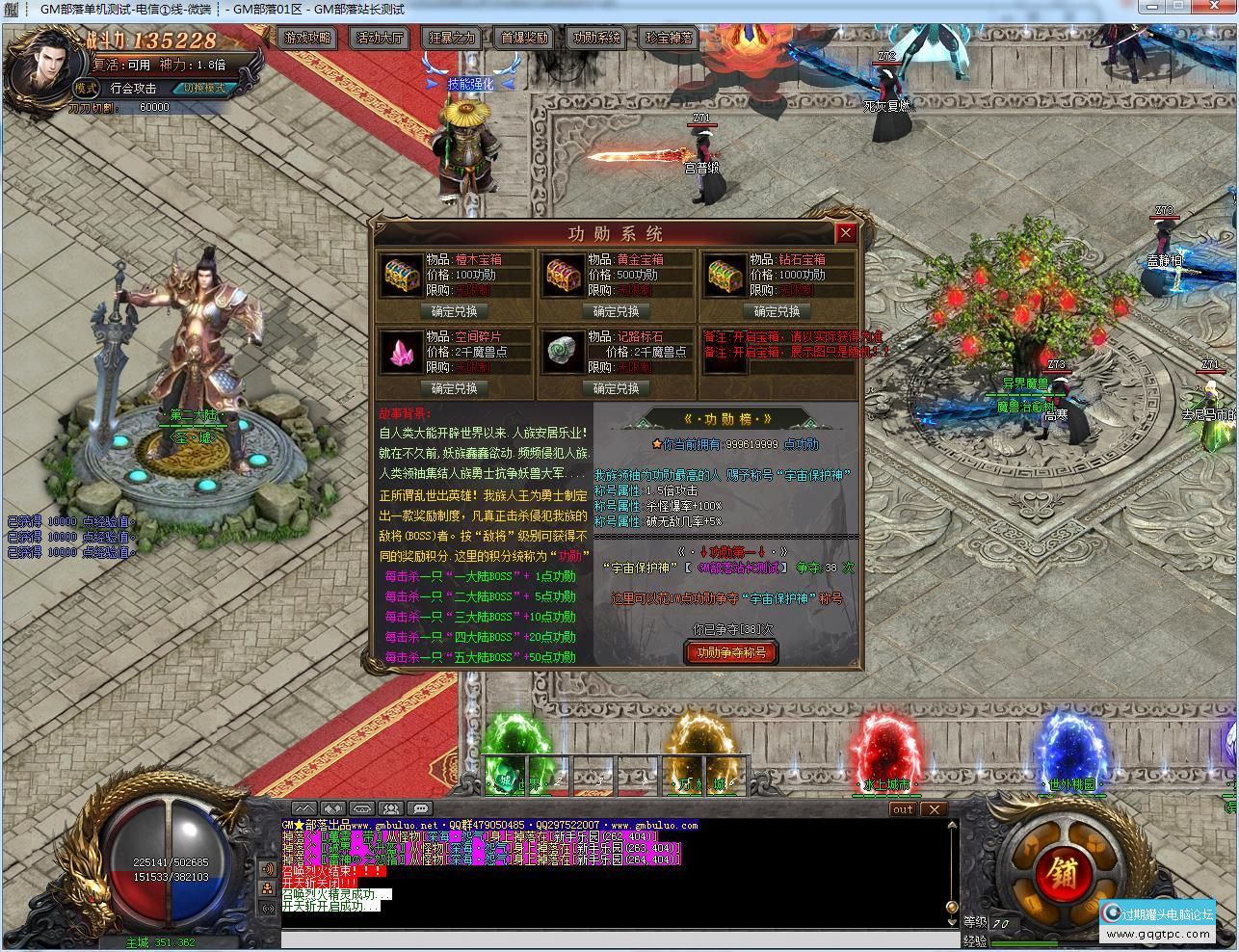Exchange beast points for 空间碎片
The image size is (1239, 952).
[454, 388]
